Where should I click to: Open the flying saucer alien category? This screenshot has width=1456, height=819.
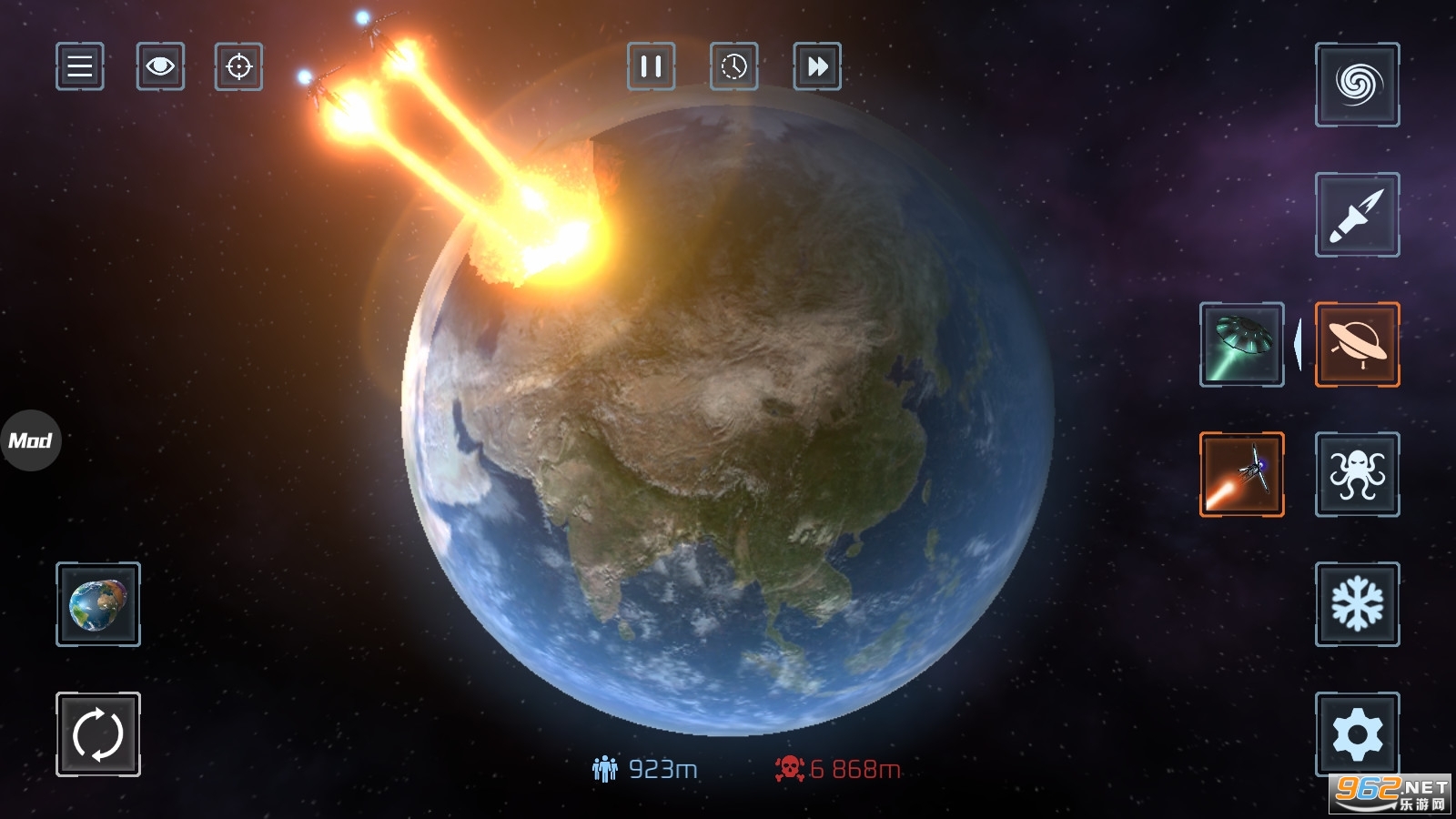click(1357, 345)
